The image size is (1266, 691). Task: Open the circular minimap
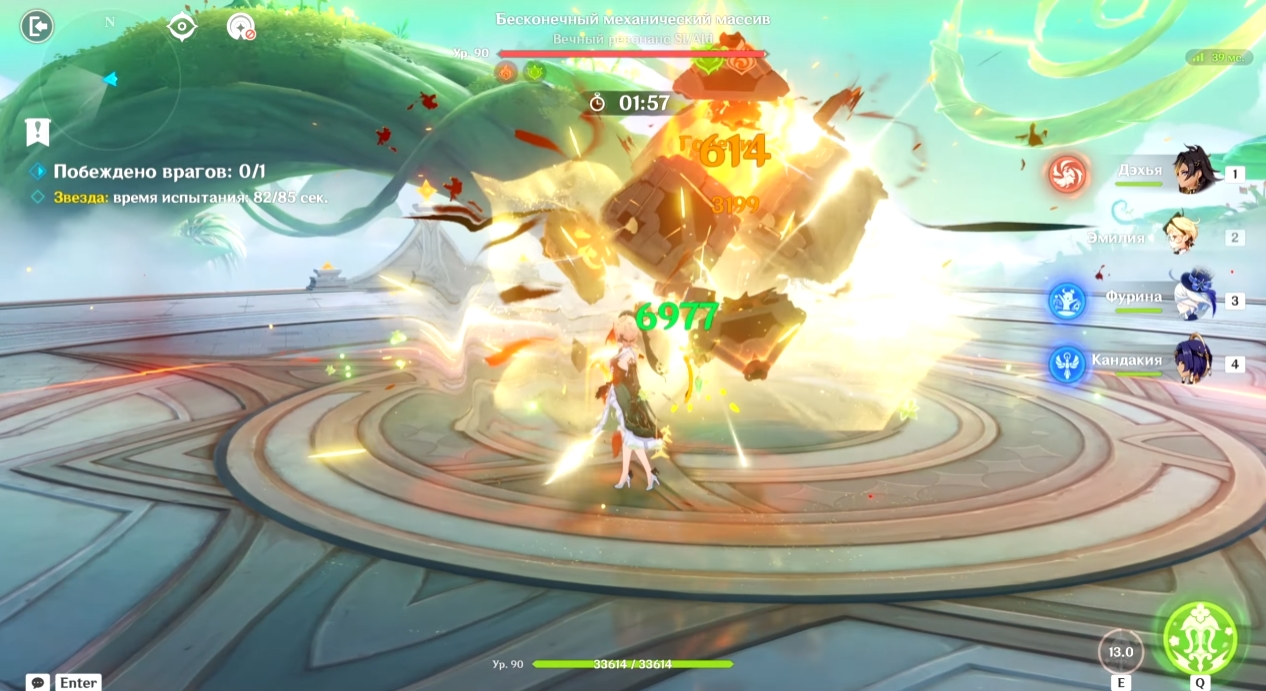point(110,80)
